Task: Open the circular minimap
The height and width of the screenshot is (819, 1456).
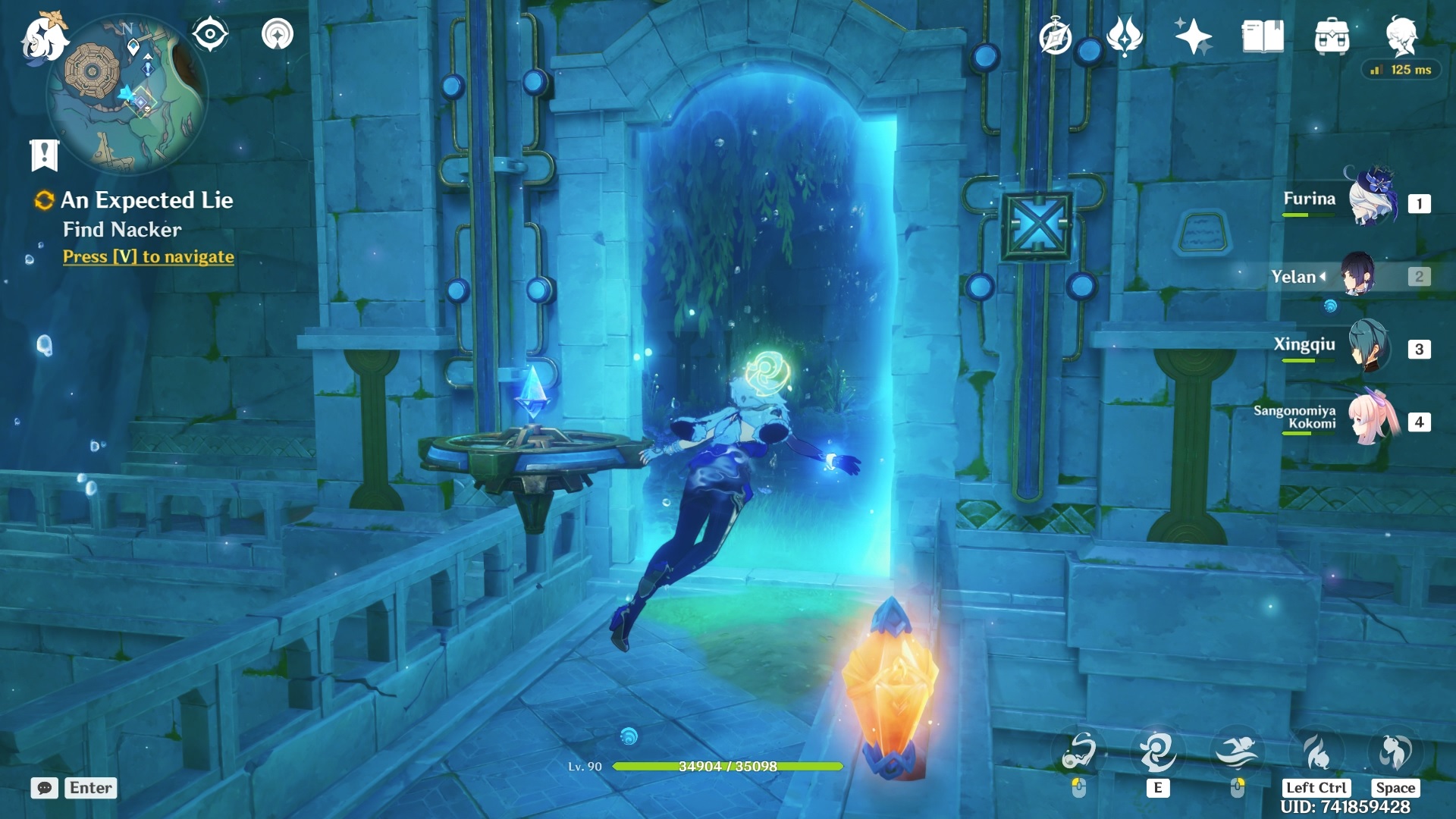Action: [x=127, y=95]
